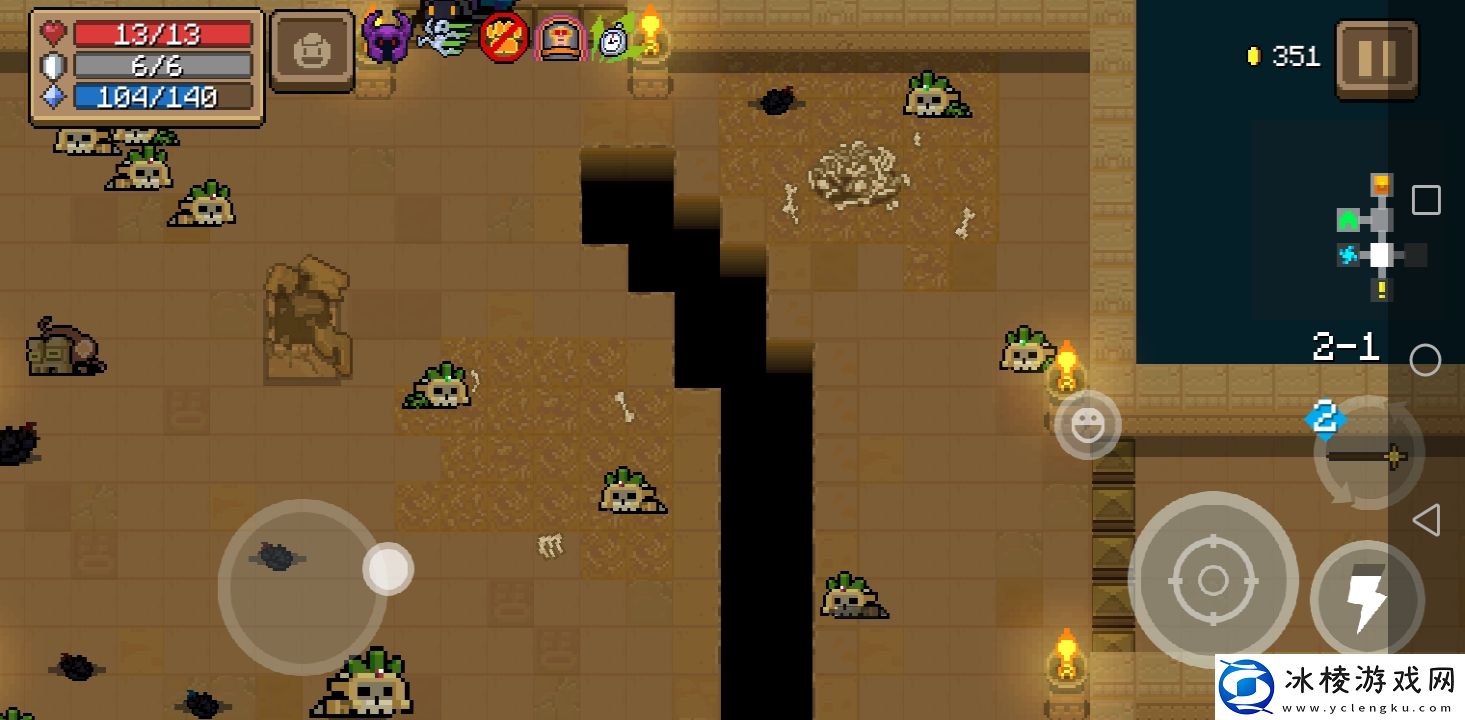Tap the Android home circle
The image size is (1465, 720).
1425,360
